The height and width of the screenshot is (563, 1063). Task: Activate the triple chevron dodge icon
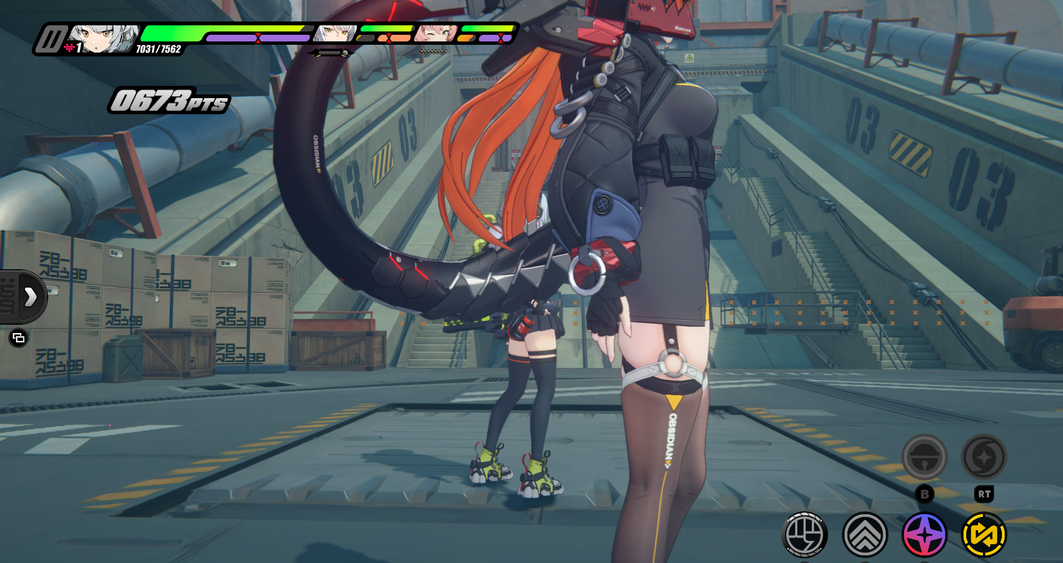click(x=864, y=535)
